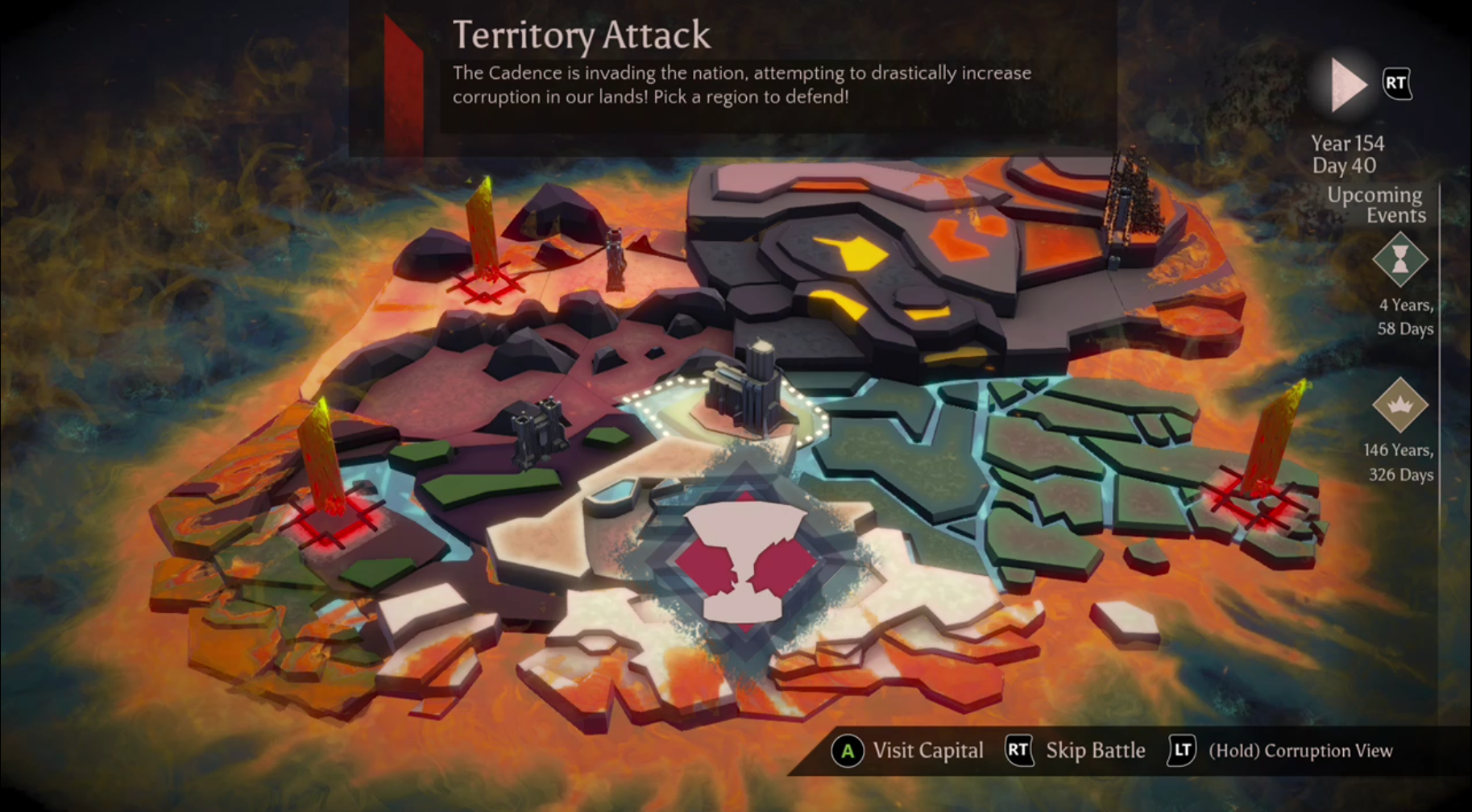The width and height of the screenshot is (1472, 812).
Task: Select the crown upcoming event icon
Action: tap(1400, 404)
